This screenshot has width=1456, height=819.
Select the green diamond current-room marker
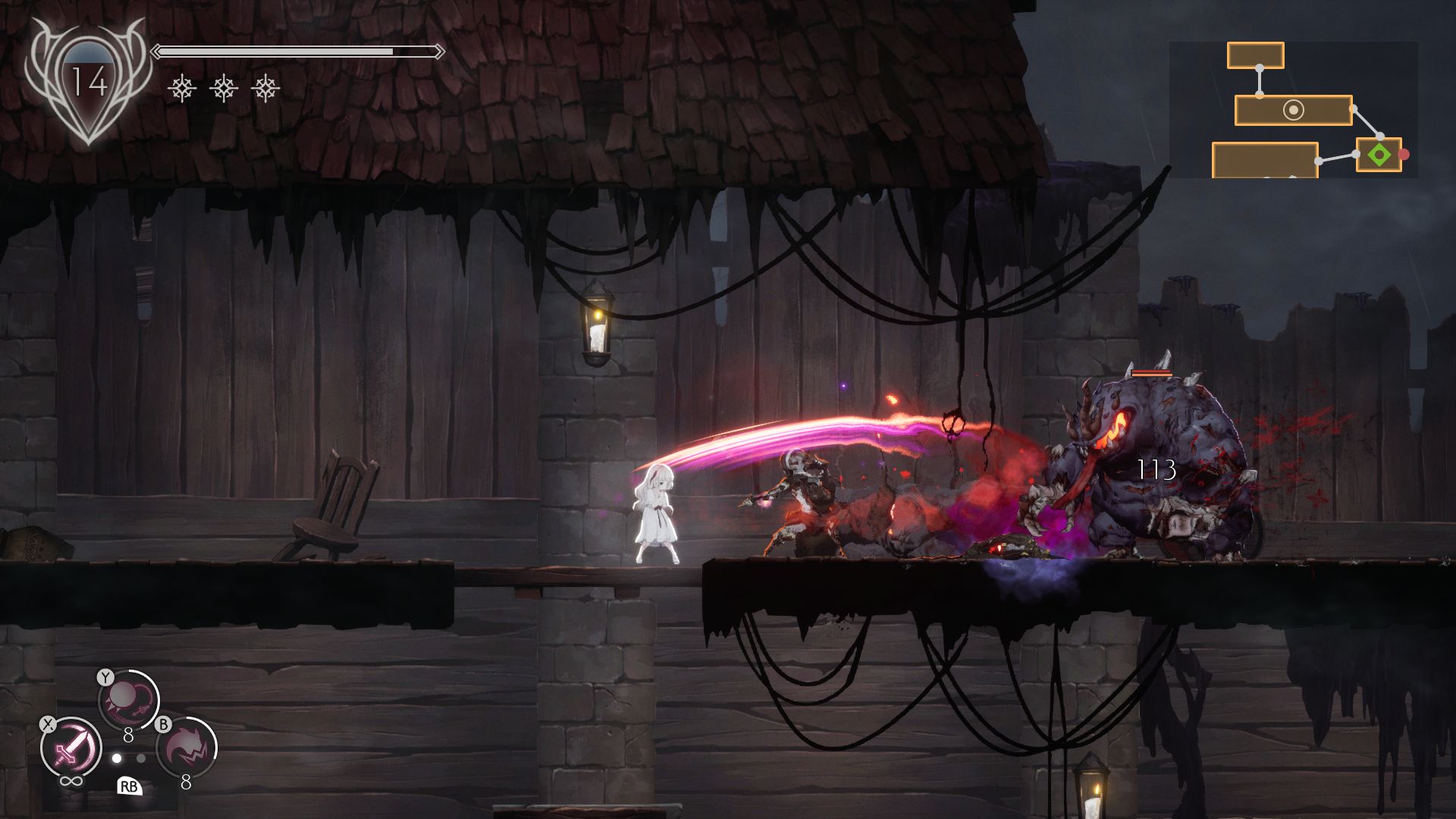[1379, 155]
